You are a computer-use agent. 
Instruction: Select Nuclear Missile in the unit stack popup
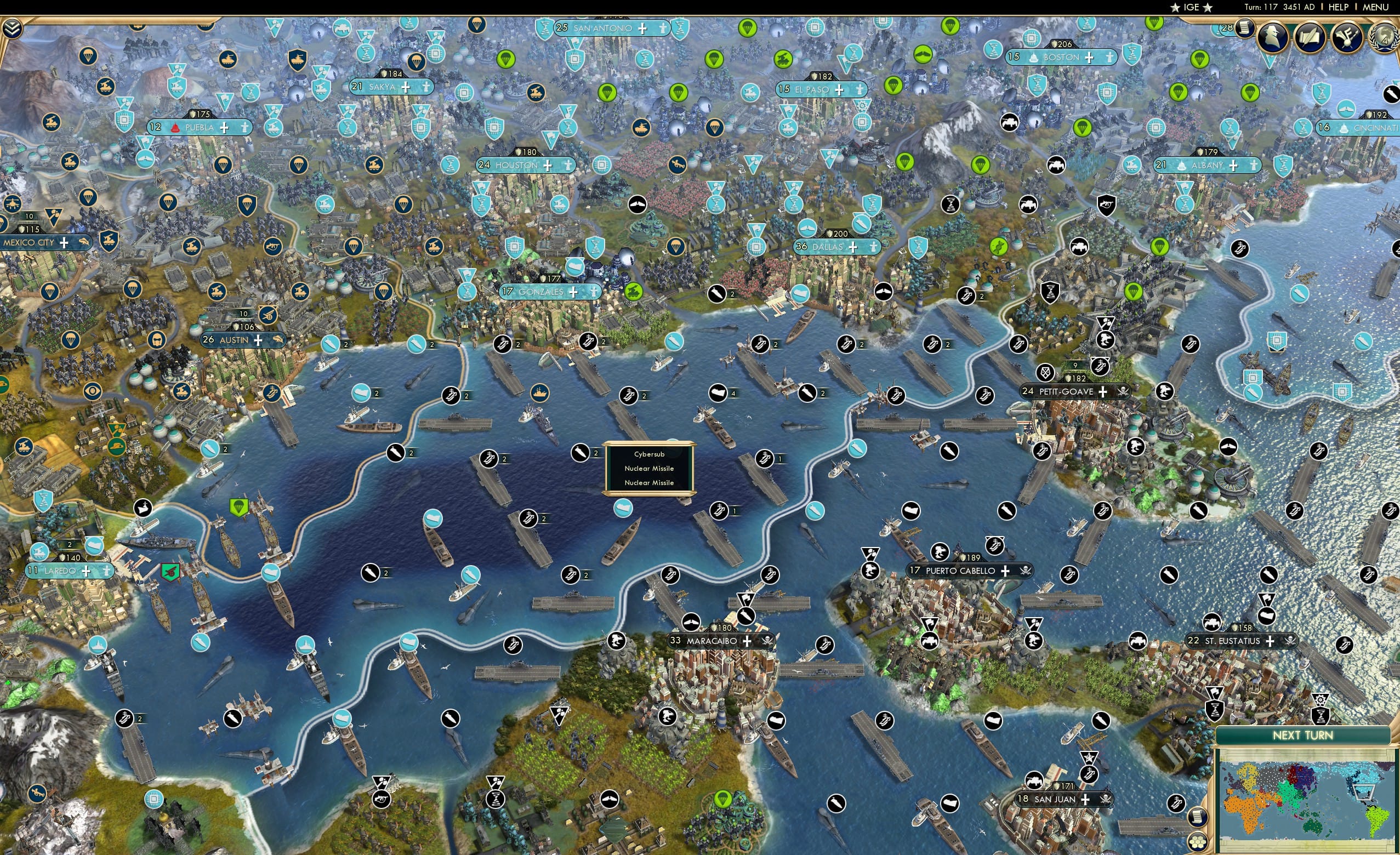click(x=649, y=468)
